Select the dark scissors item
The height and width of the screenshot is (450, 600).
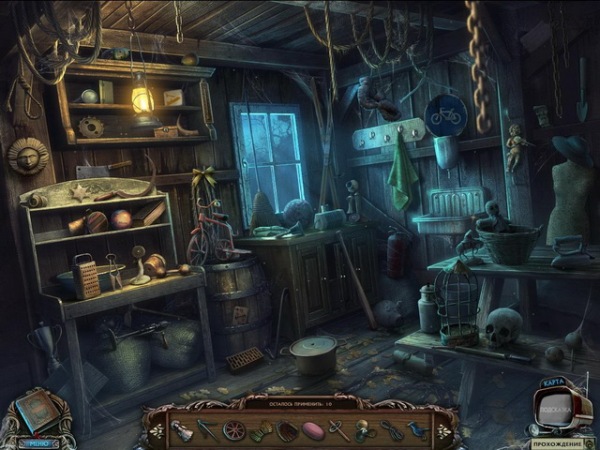tap(391, 430)
